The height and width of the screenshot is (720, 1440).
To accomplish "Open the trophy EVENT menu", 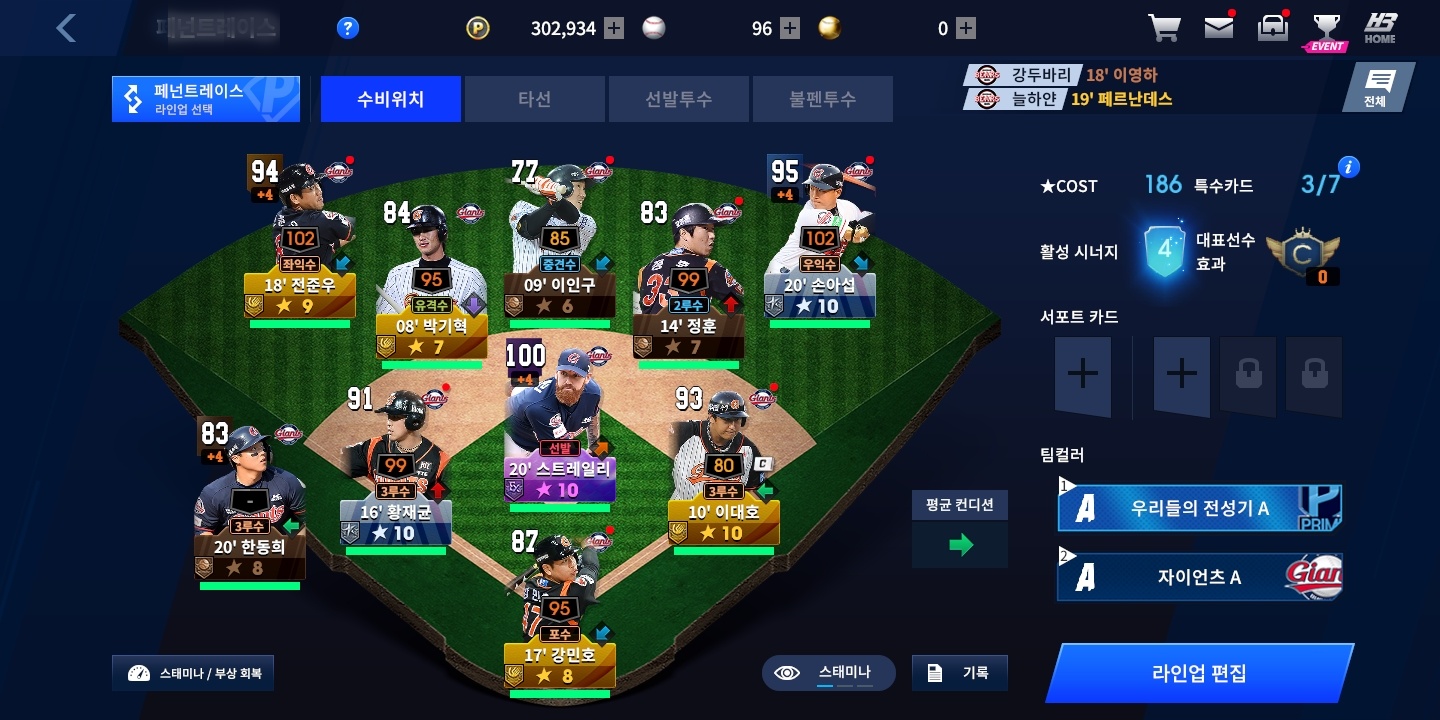I will [1326, 30].
